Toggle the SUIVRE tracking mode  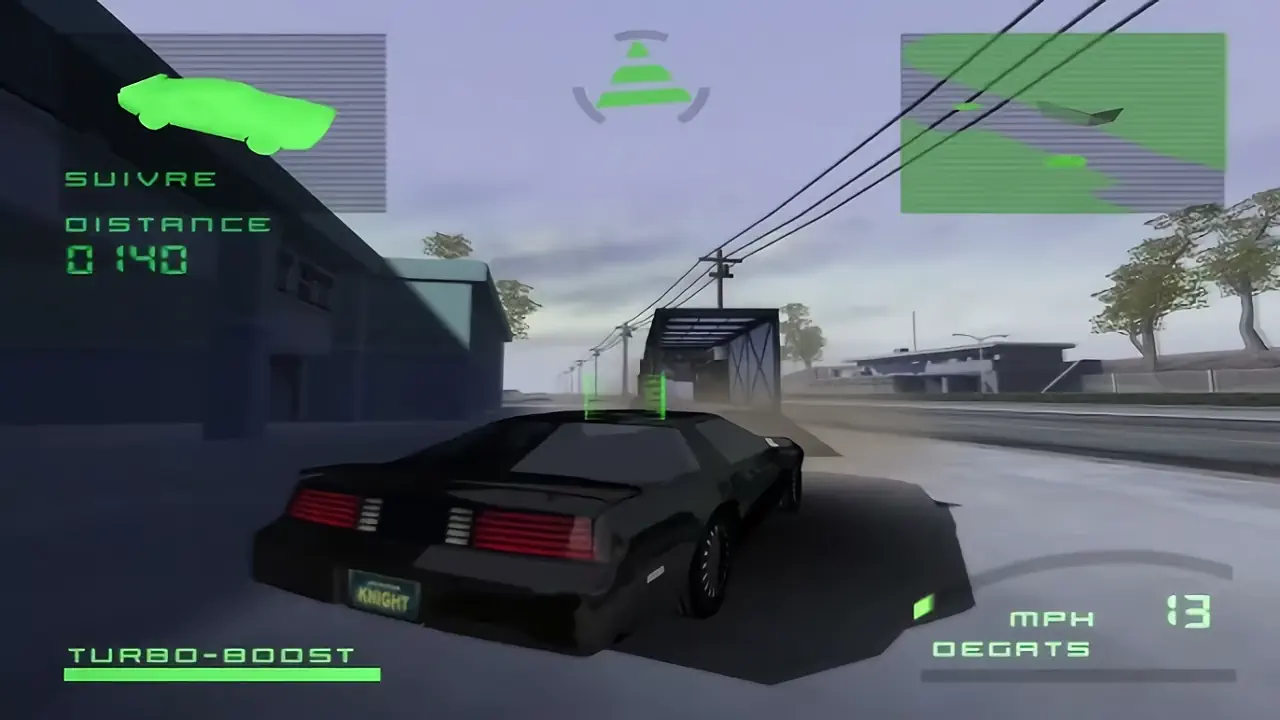click(x=140, y=179)
